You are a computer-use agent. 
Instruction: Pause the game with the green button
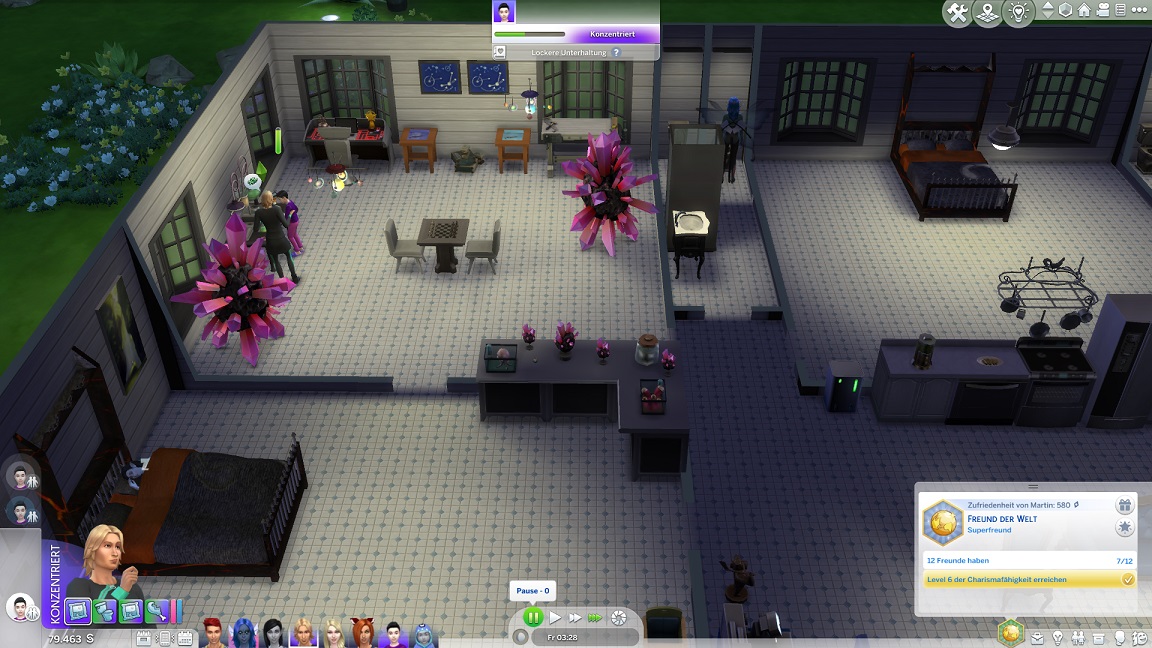tap(533, 618)
